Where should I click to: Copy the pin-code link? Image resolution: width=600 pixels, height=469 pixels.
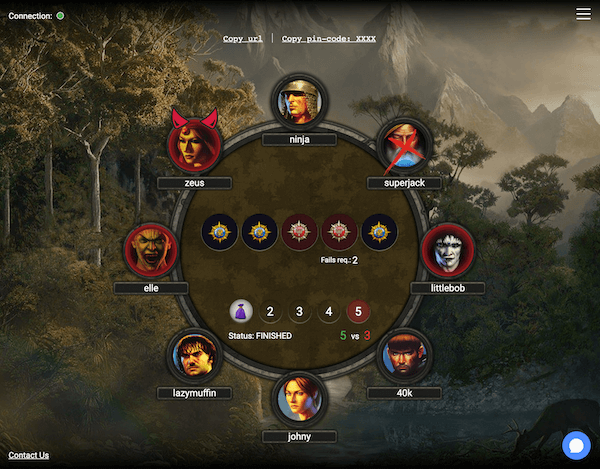click(x=329, y=38)
